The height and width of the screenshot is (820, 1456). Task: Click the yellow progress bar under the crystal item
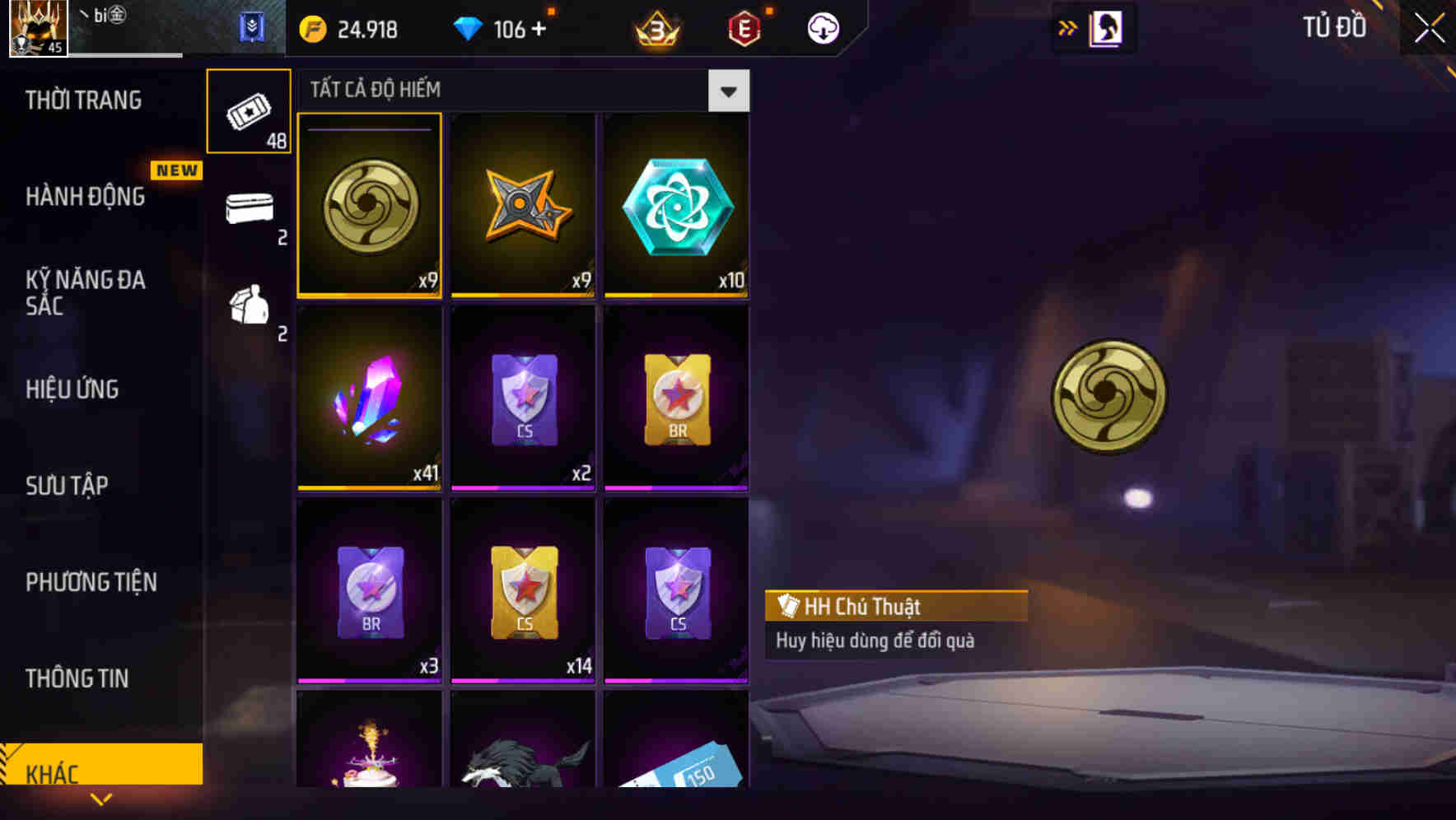pyautogui.click(x=369, y=487)
